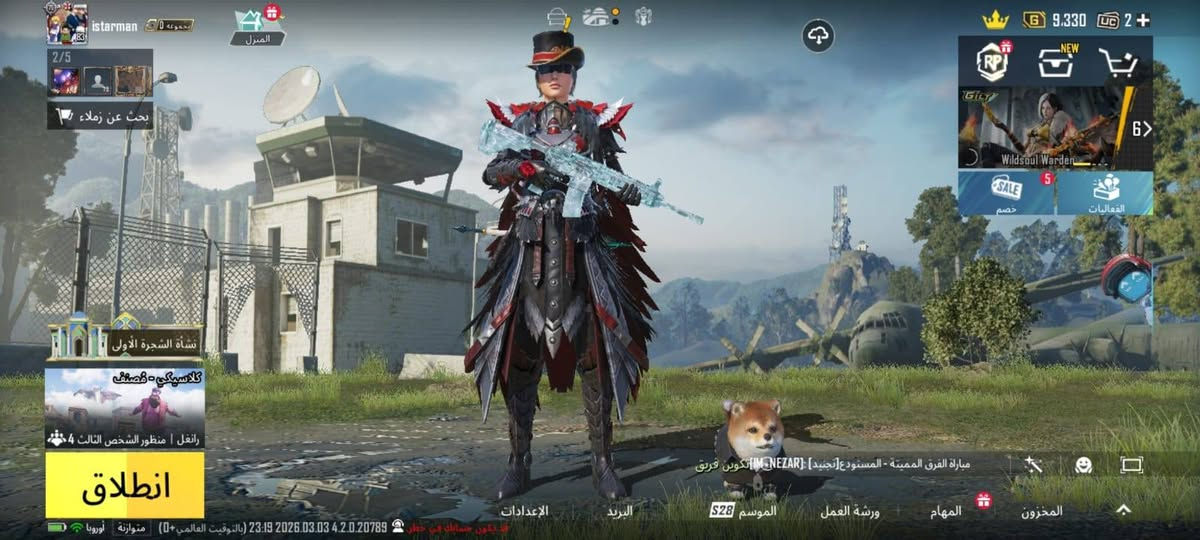Viewport: 1200px width, 540px height.
Task: Open the shopping cart store
Action: 1118,63
